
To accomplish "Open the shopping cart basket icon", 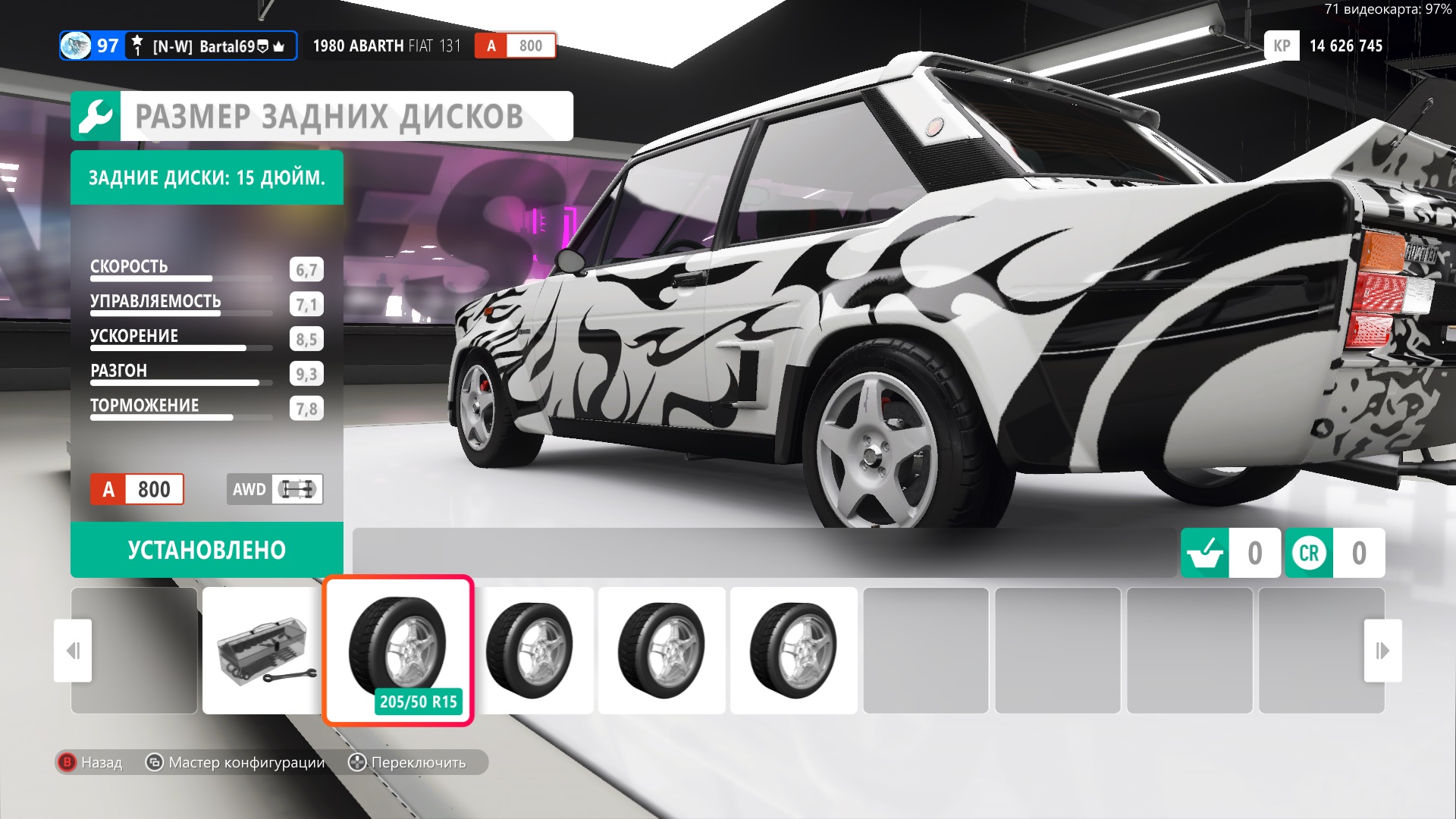I will (1204, 553).
